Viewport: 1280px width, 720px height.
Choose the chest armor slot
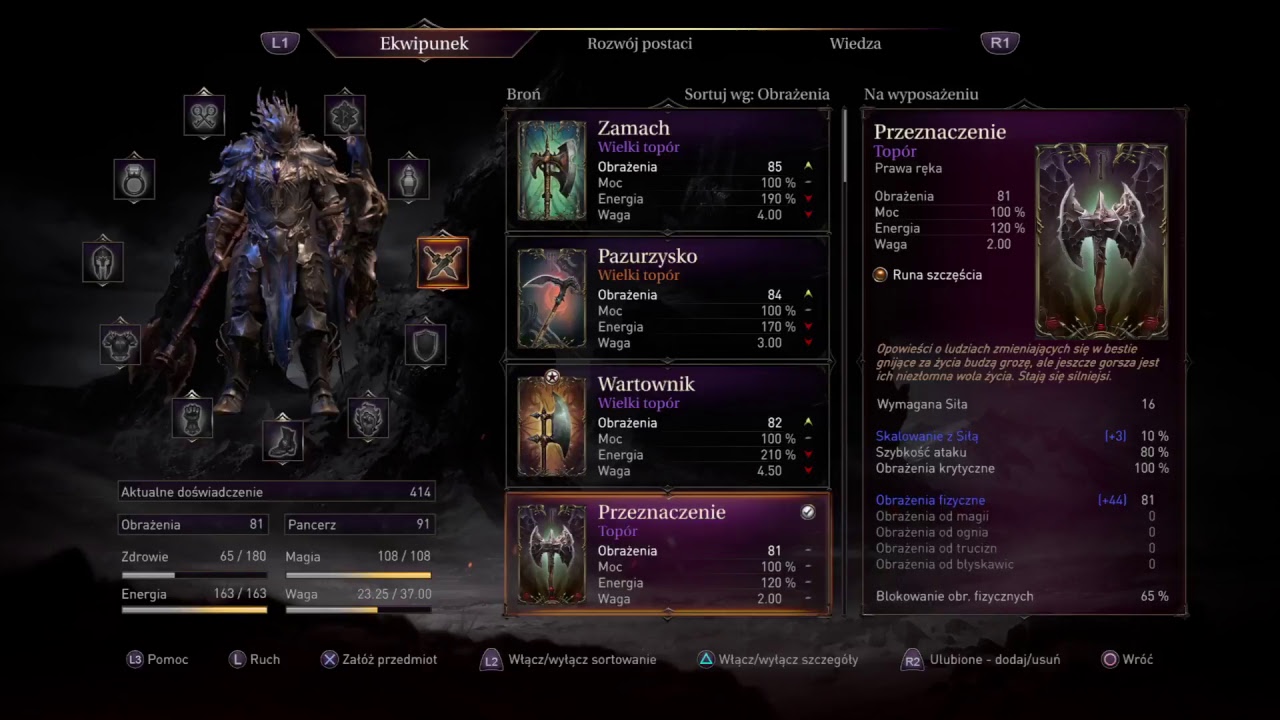120,344
